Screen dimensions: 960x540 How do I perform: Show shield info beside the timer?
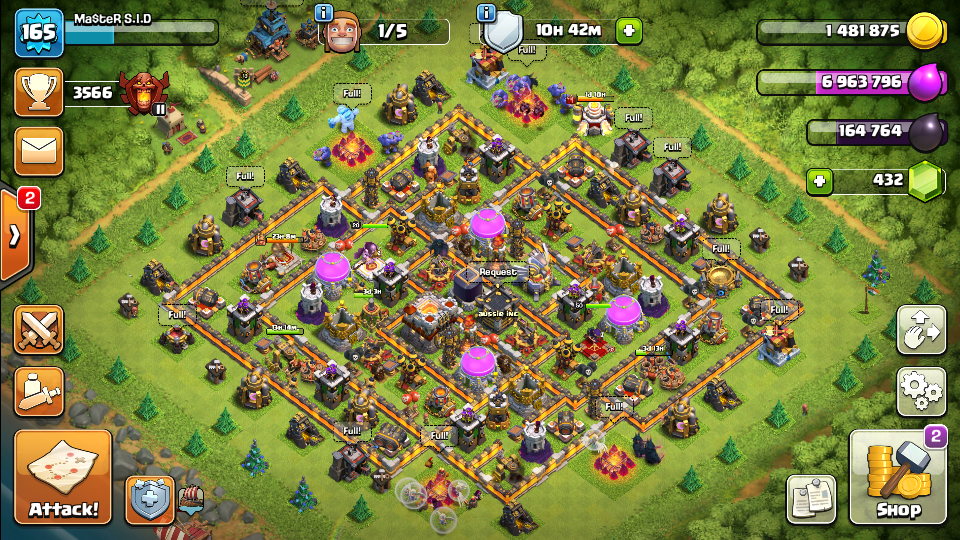486,13
